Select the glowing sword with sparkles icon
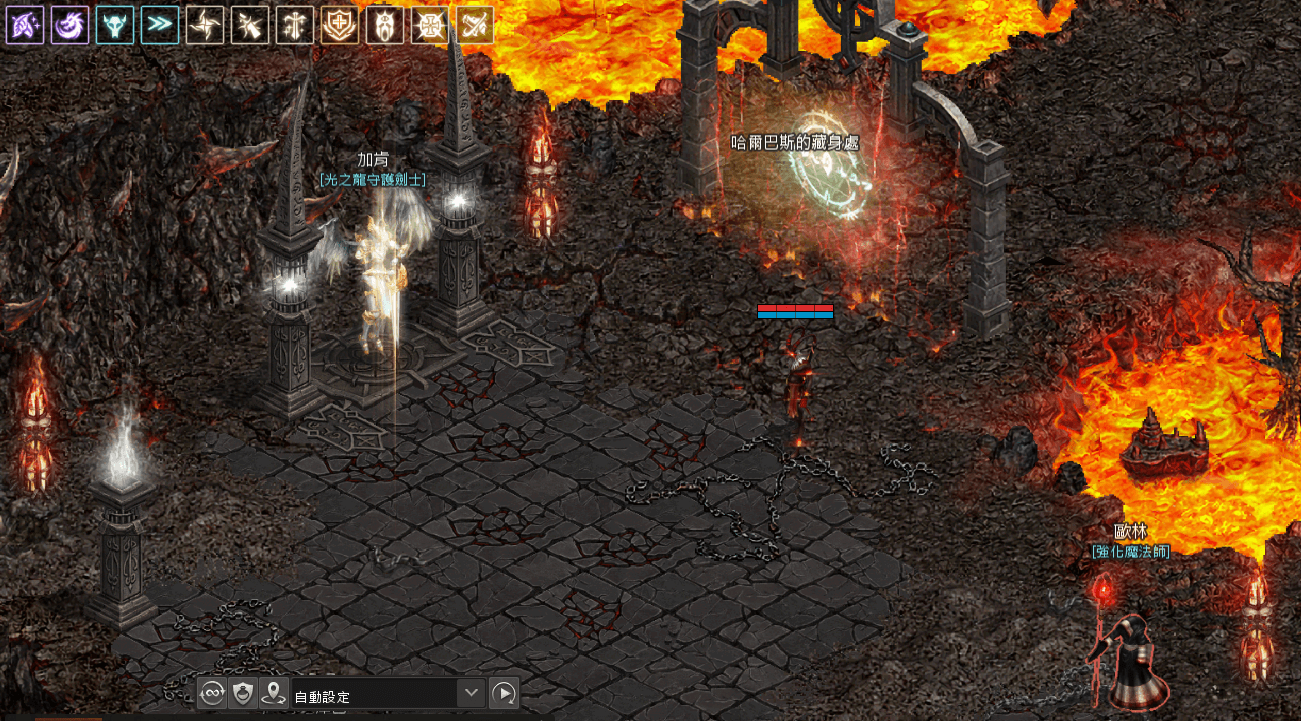1301x721 pixels. pos(250,25)
